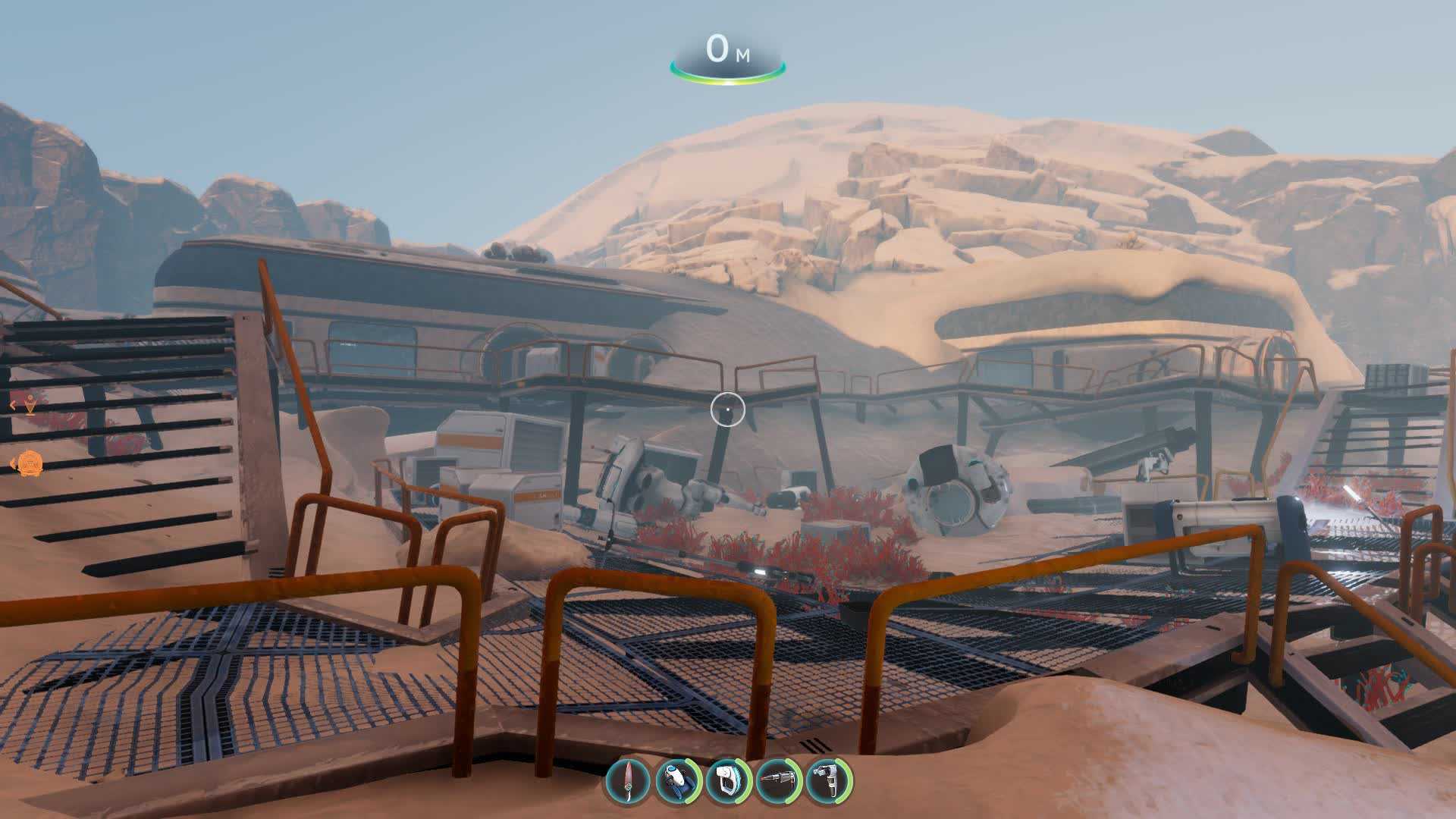Choose the white handheld device in the middle slot
The height and width of the screenshot is (819, 1456).
[728, 780]
